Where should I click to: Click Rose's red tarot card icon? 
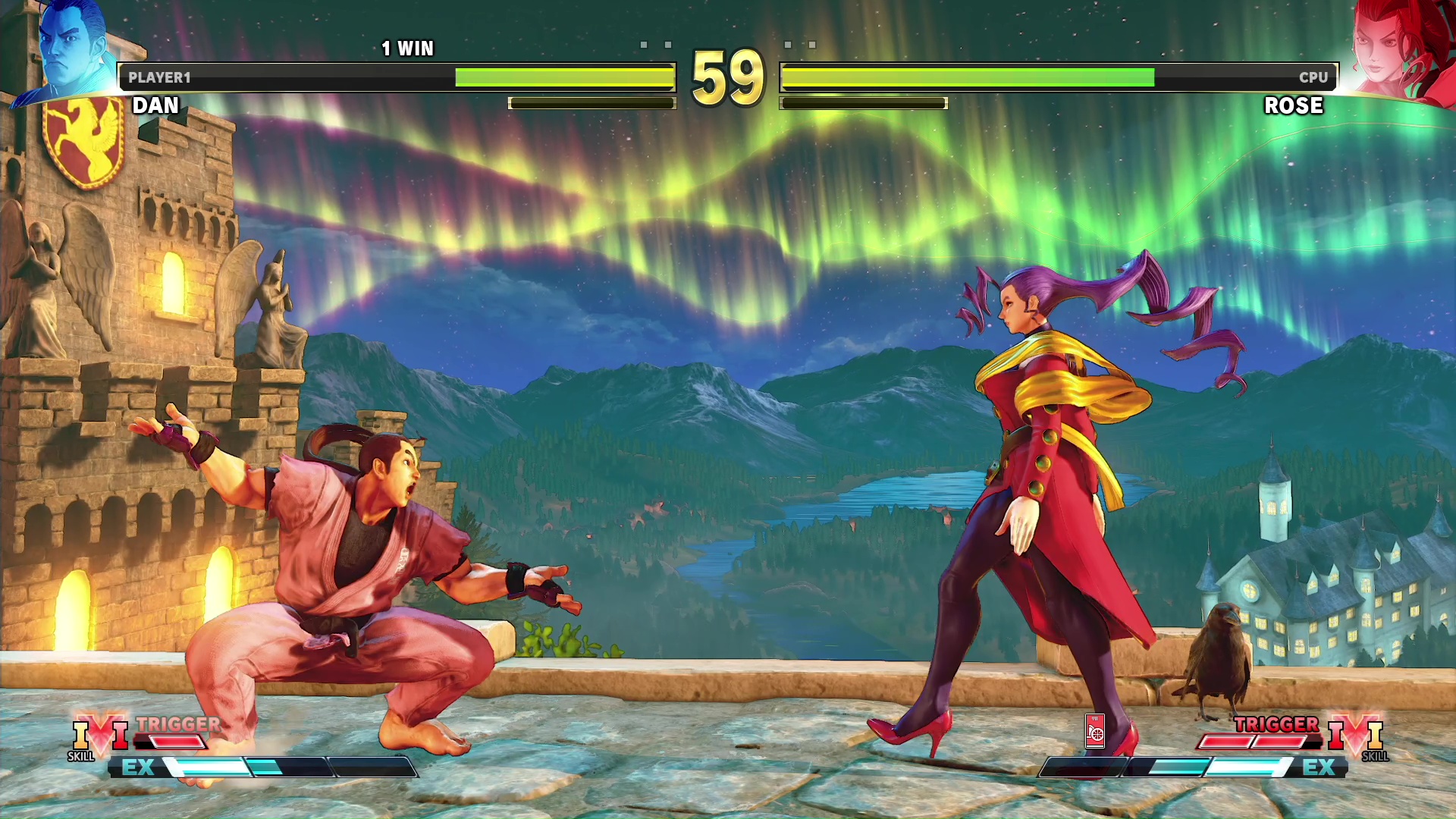[1095, 731]
